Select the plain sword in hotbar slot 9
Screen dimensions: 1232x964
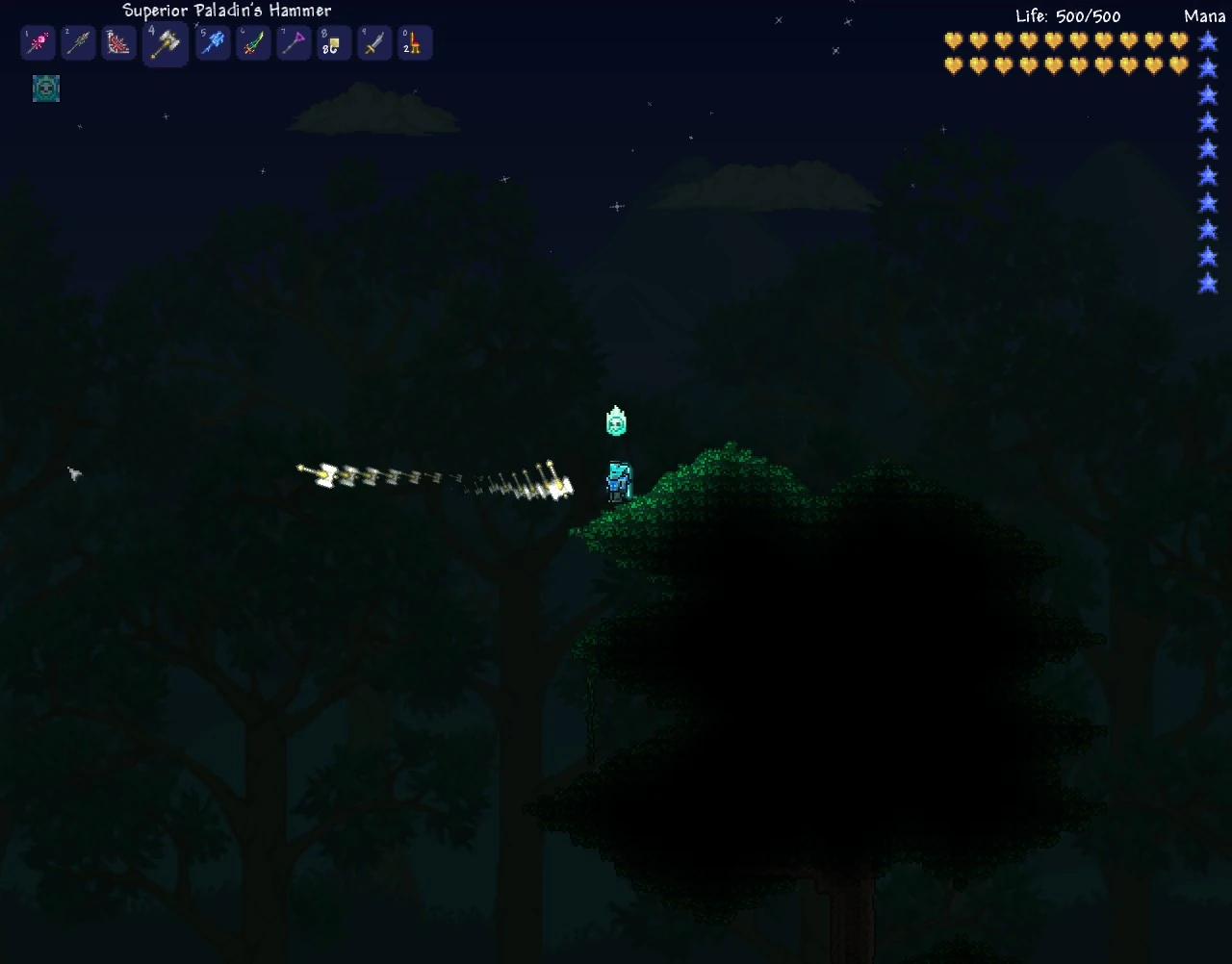tap(374, 42)
